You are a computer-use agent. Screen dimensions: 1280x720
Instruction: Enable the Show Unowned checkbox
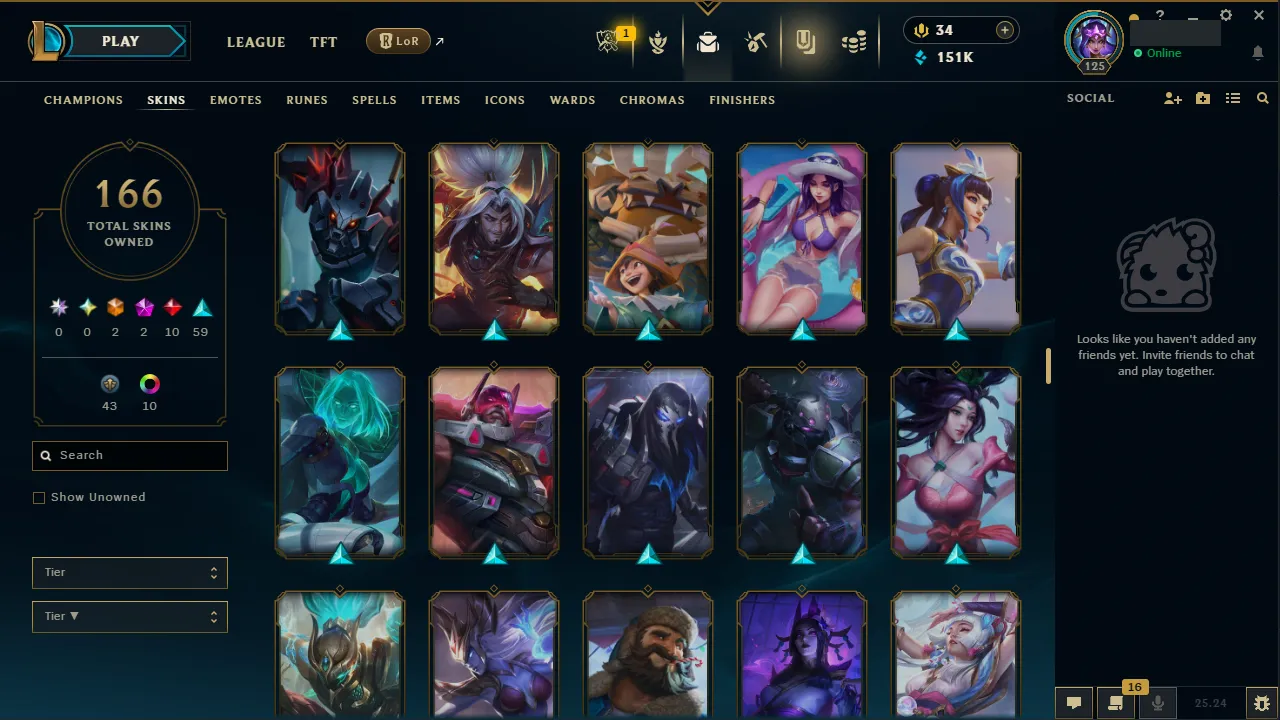click(x=39, y=497)
